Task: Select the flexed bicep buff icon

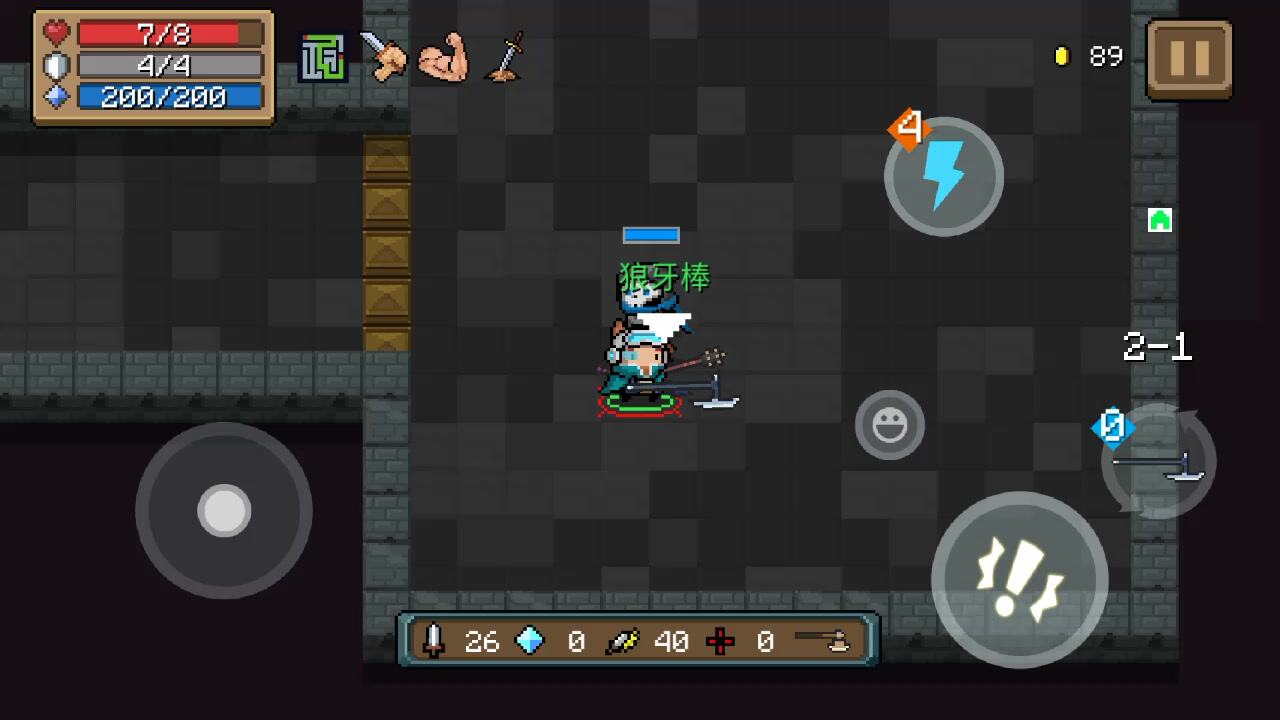Action: 443,58
